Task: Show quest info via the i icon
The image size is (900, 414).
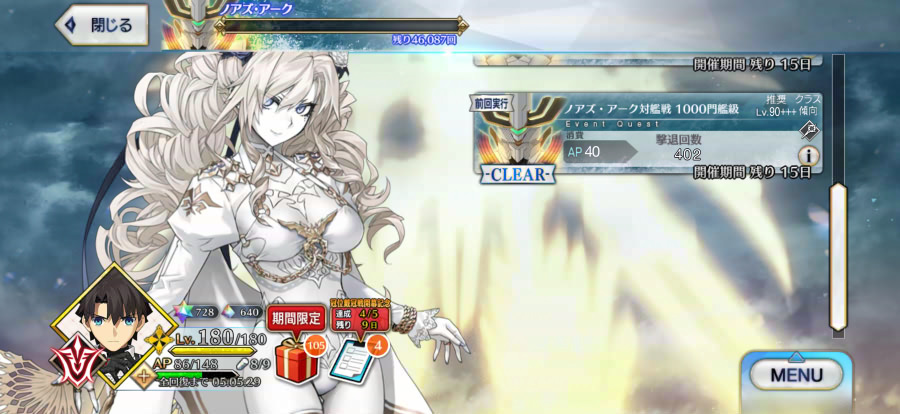Action: click(x=807, y=156)
